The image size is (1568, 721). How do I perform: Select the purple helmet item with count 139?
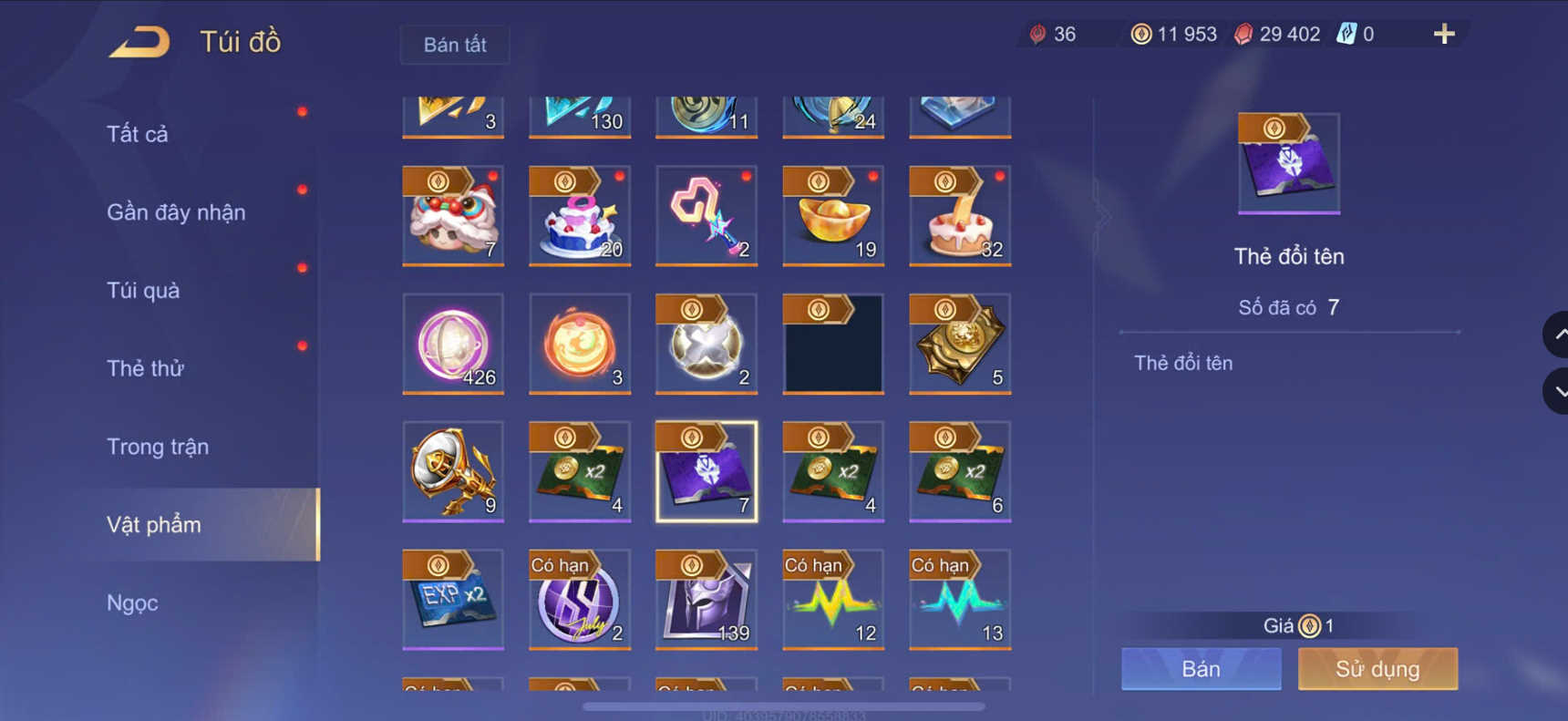click(x=707, y=599)
